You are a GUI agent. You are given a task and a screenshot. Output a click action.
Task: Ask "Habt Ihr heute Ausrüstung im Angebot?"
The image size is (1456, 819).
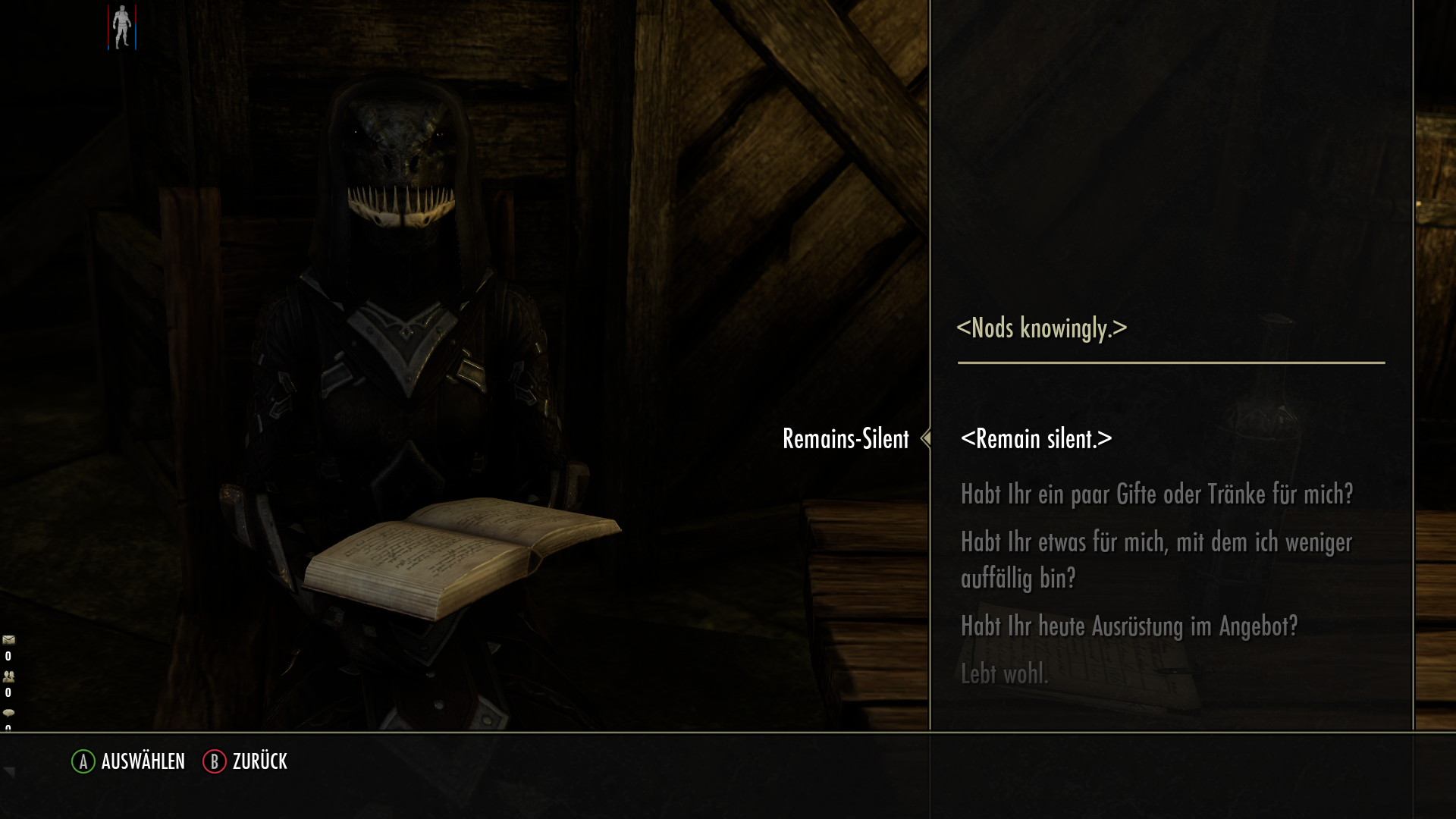coord(1130,625)
